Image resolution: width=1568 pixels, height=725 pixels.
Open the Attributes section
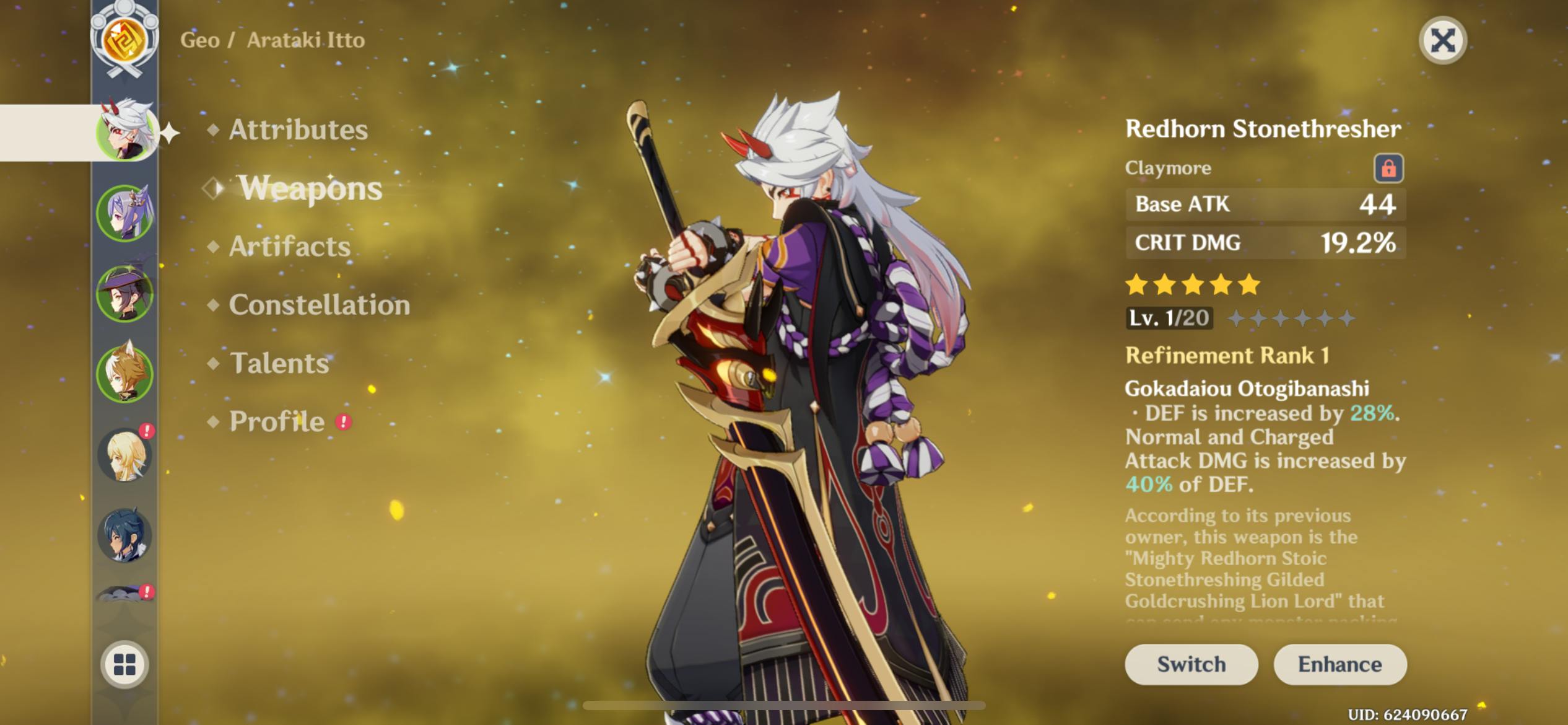[298, 130]
